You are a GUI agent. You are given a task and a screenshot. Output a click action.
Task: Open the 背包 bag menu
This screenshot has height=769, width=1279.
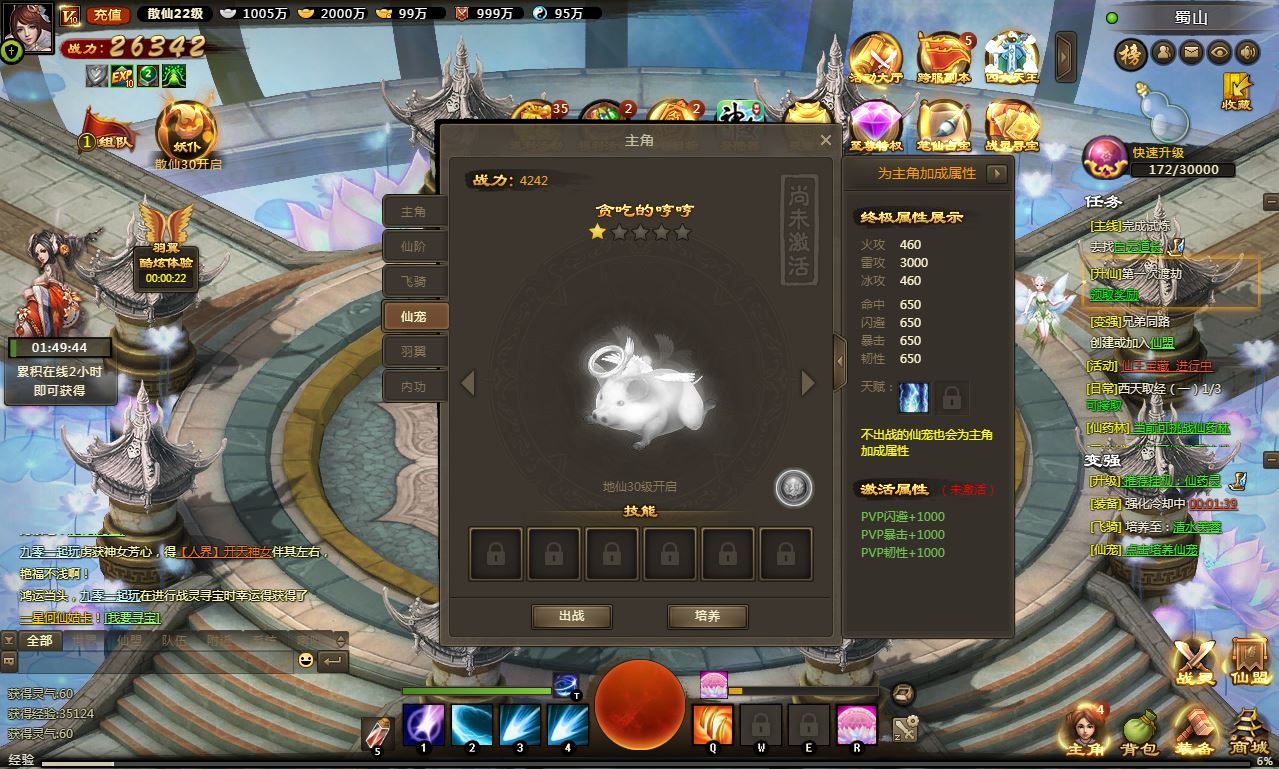(x=1140, y=735)
